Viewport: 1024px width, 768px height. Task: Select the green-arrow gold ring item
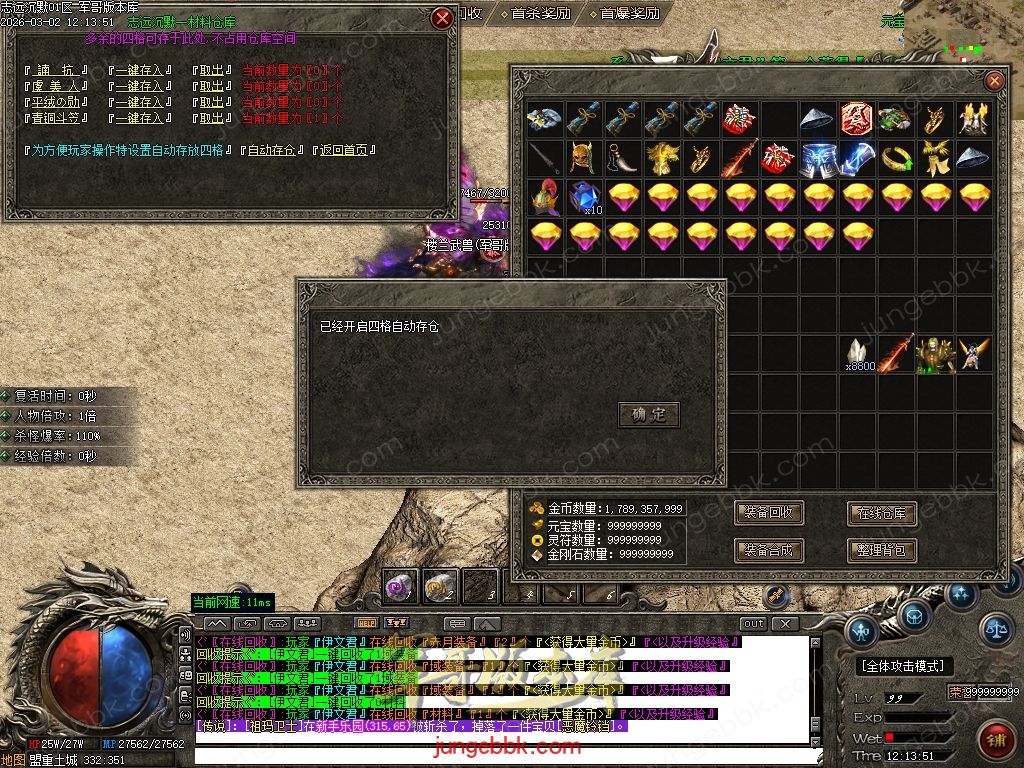tap(897, 158)
